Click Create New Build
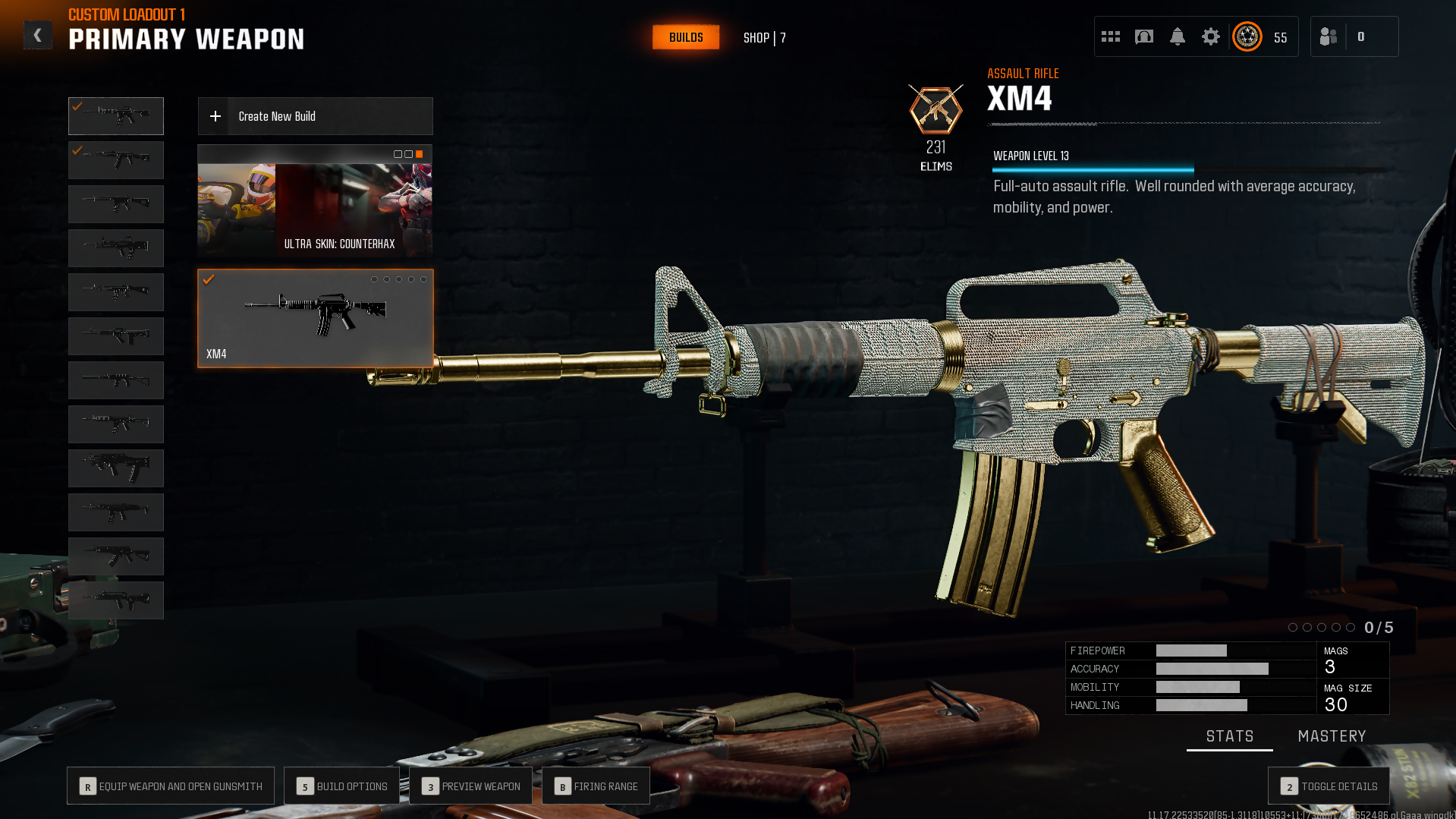 tap(315, 116)
